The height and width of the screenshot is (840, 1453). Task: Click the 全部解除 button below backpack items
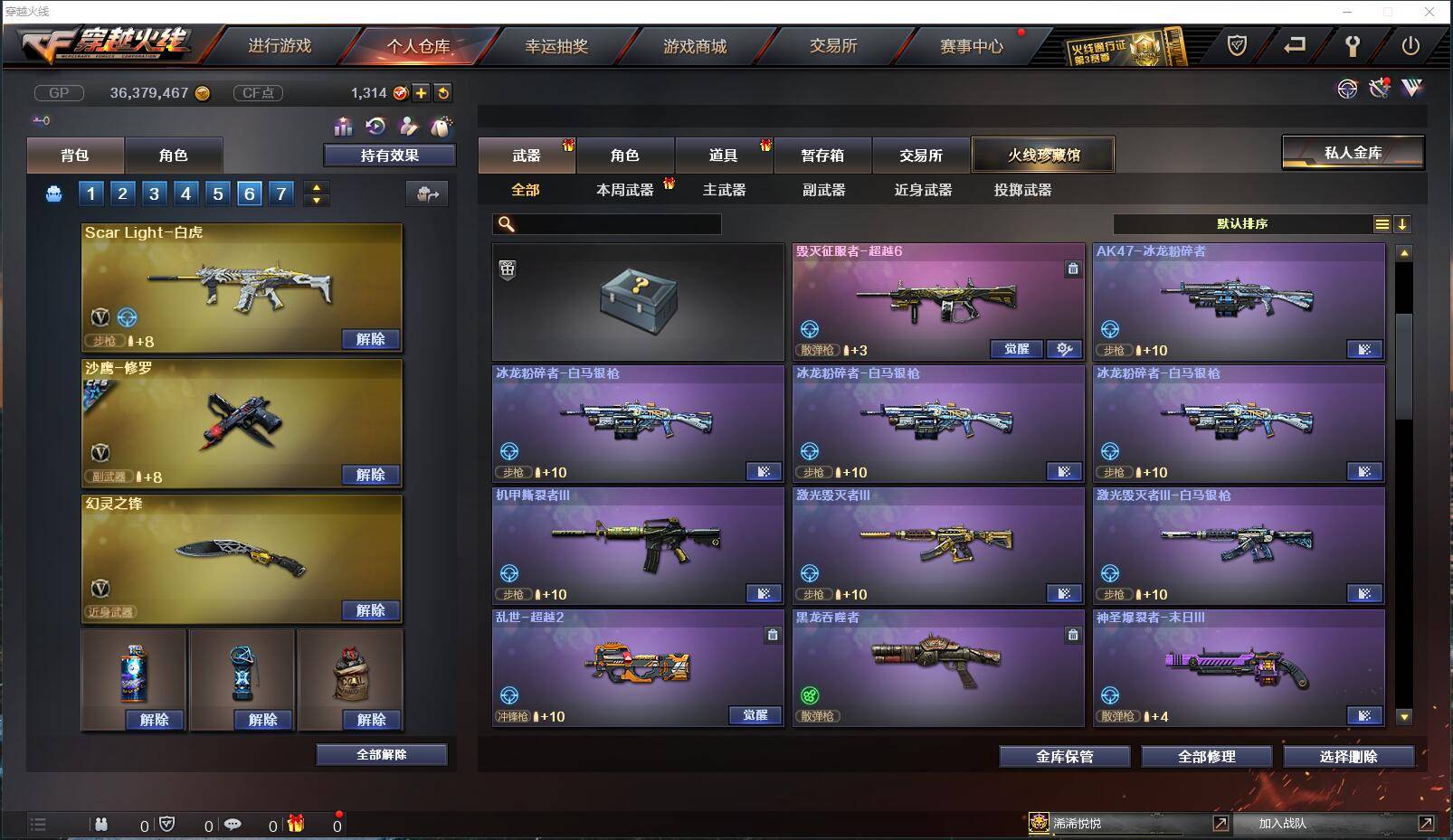(381, 754)
